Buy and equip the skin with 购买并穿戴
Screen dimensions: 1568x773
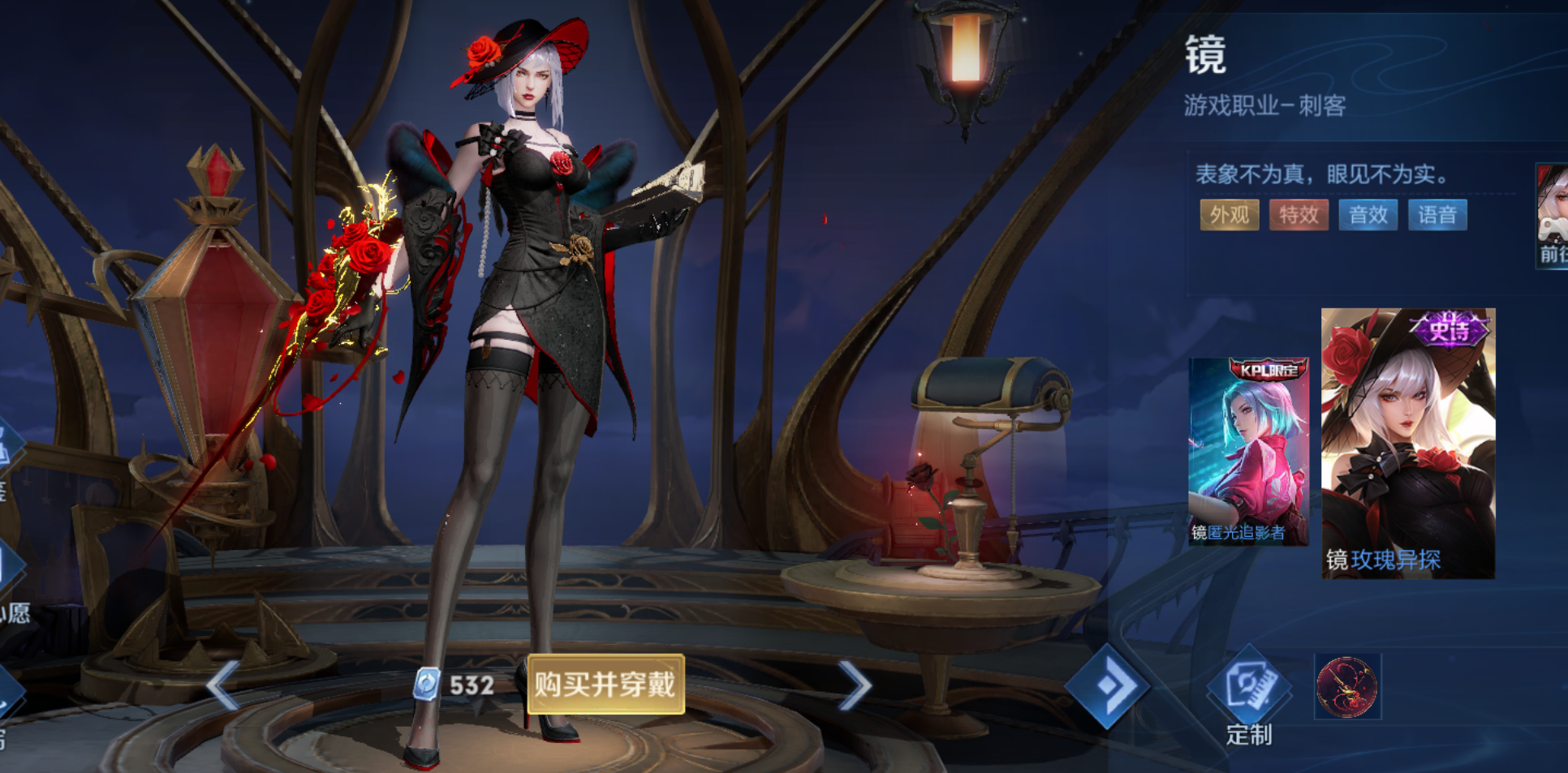605,685
